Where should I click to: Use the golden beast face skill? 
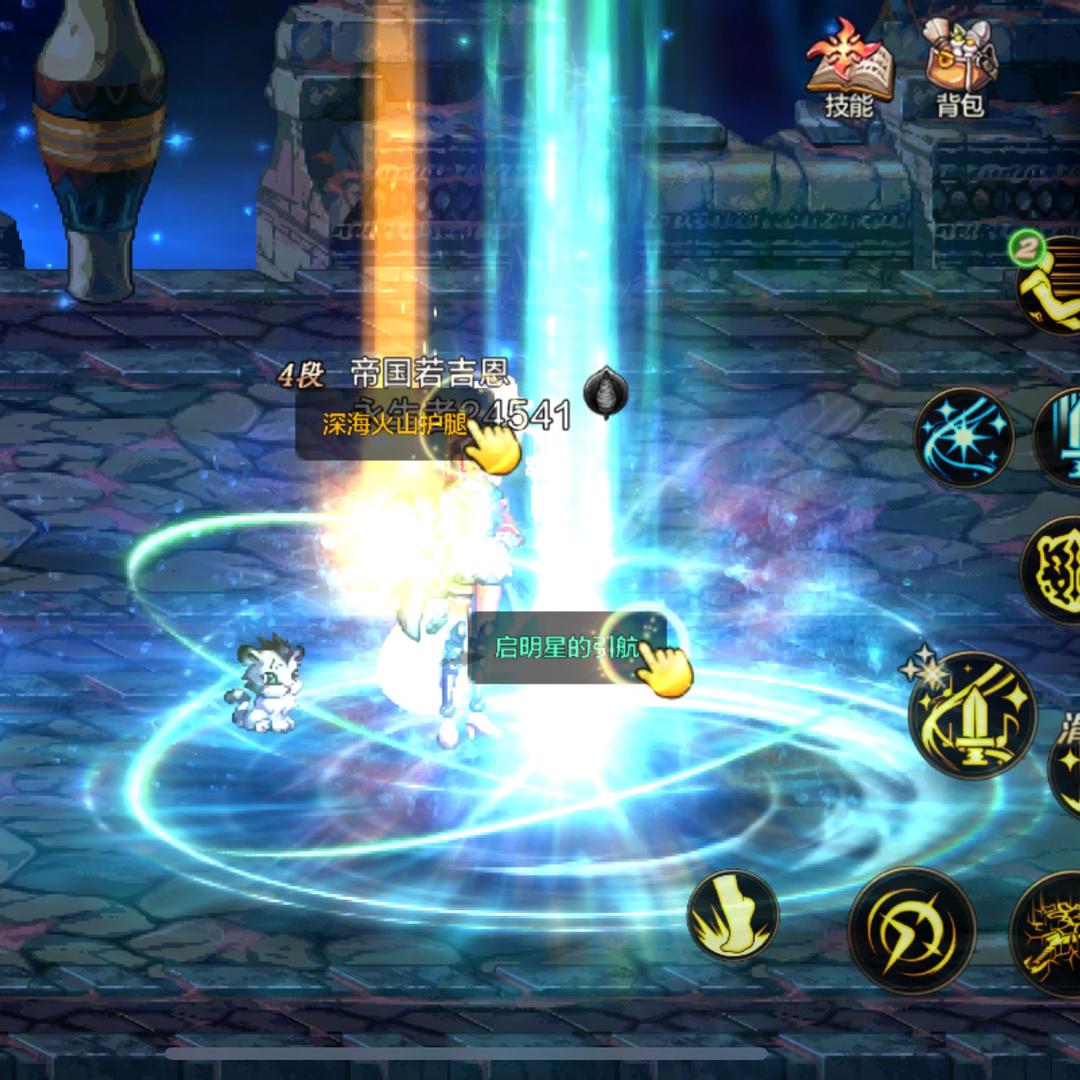[1052, 570]
